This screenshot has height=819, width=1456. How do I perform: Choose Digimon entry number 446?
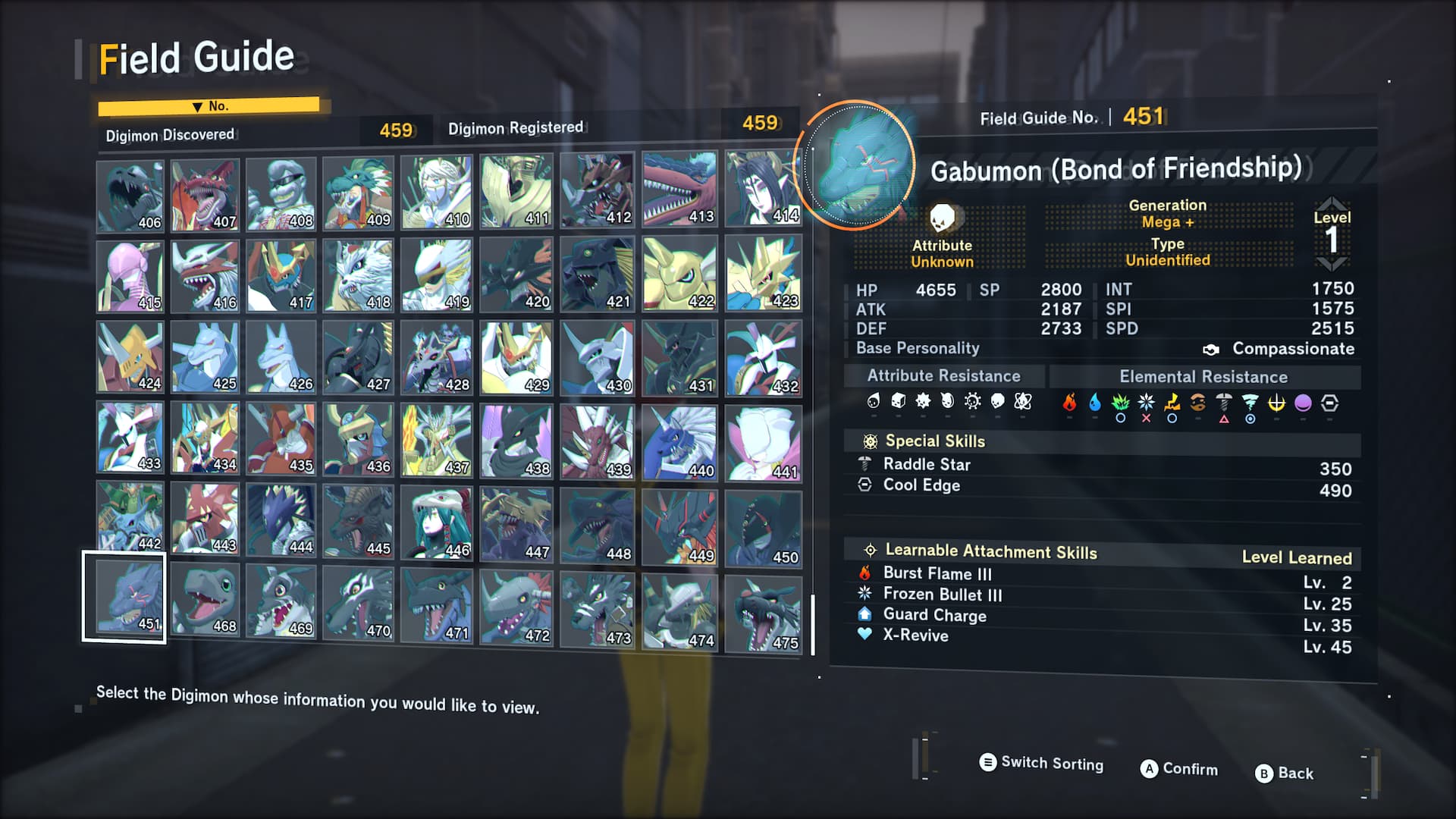click(x=436, y=522)
